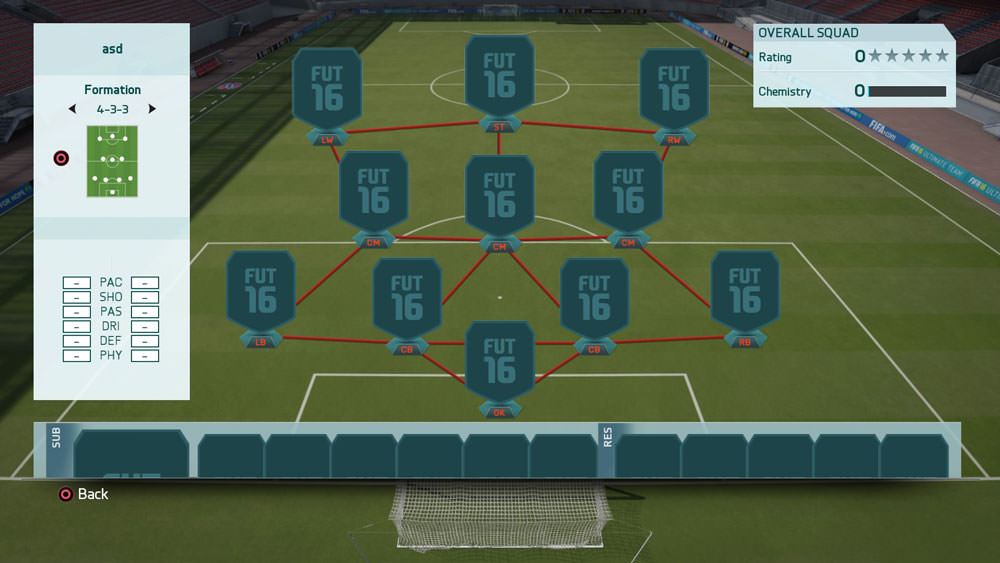
Task: Choose the empty LW player card
Action: click(327, 88)
